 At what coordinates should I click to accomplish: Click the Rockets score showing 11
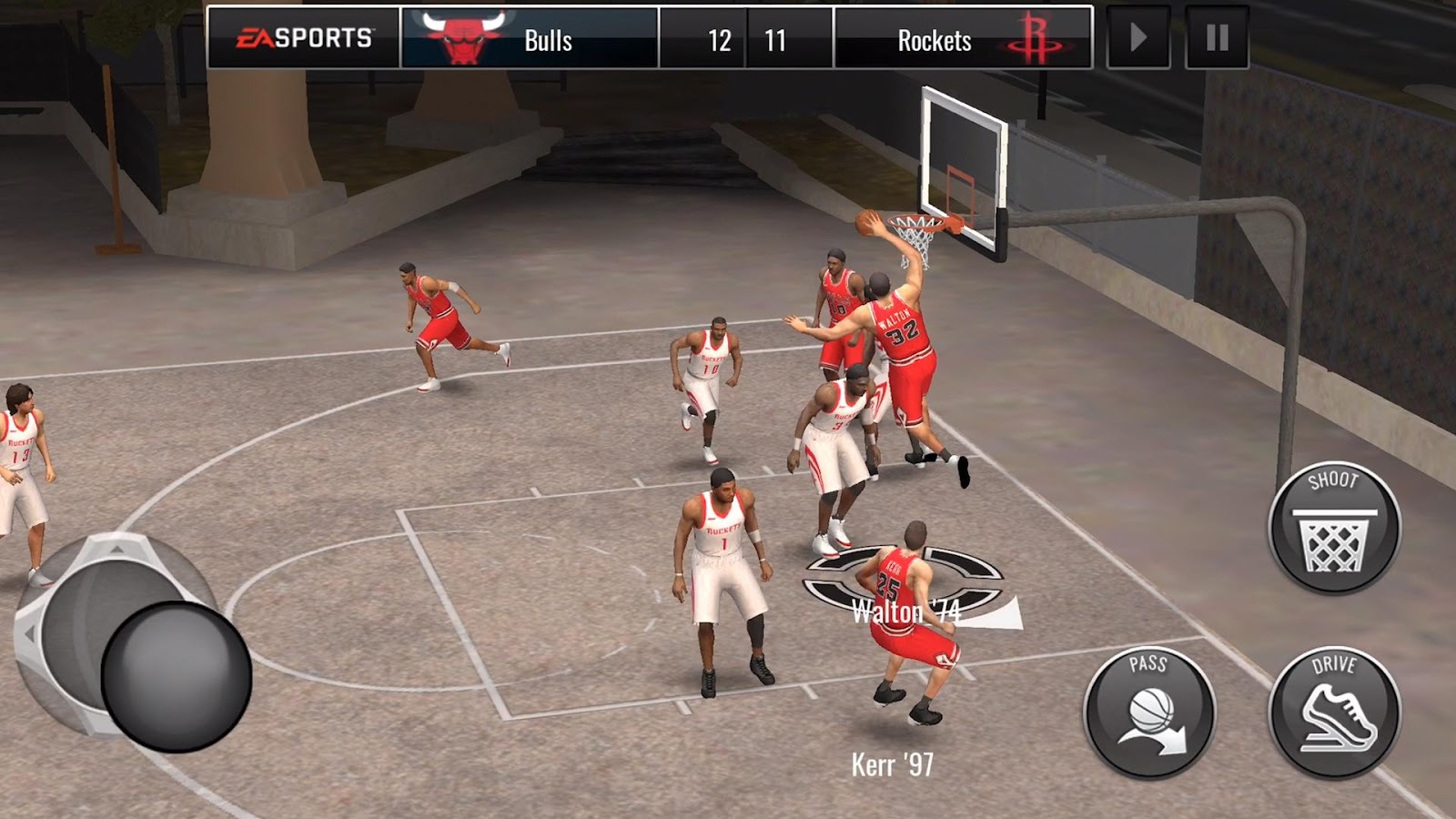(x=774, y=39)
